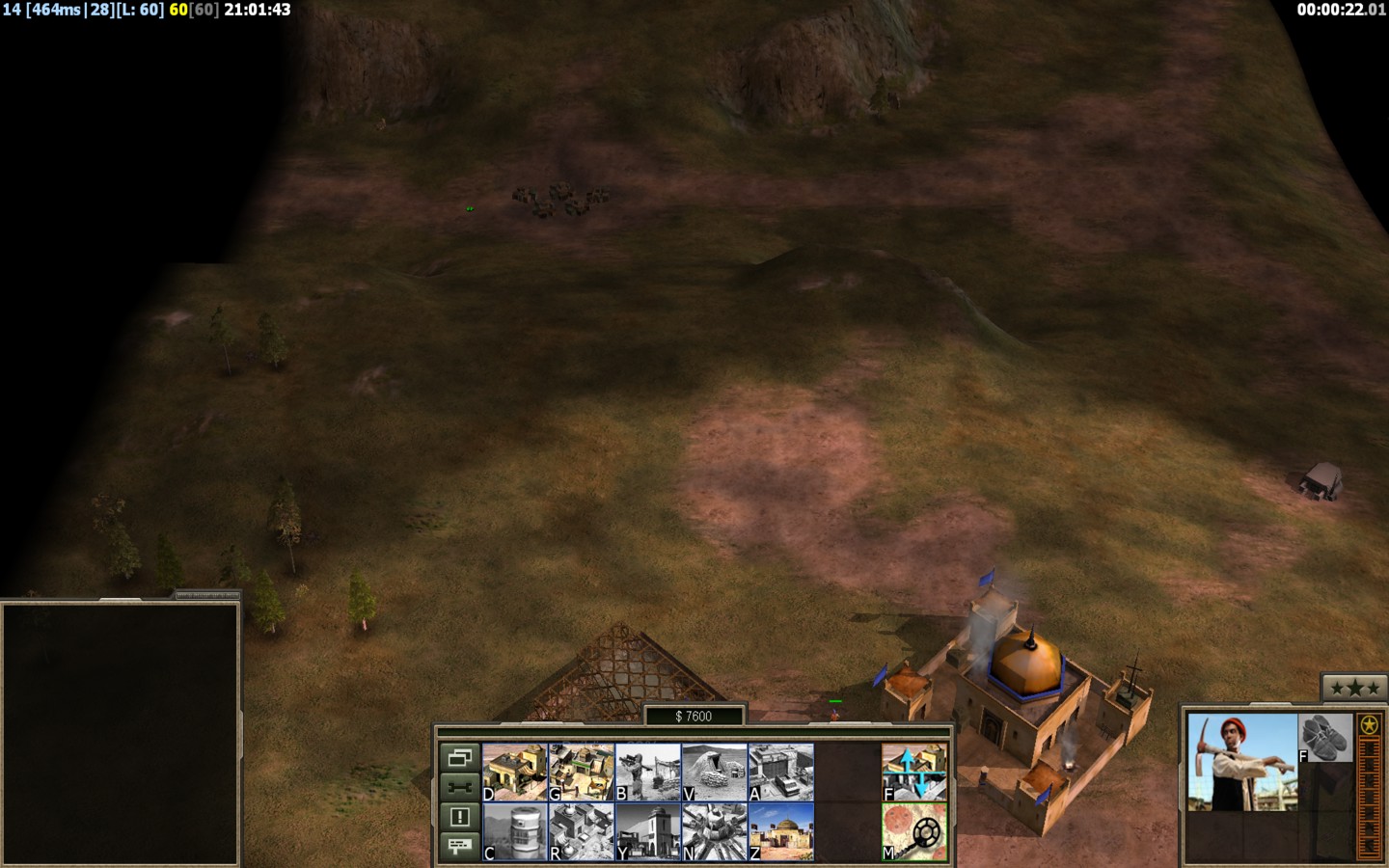The image size is (1389, 868).
Task: Click on the radar minimap panel
Action: pos(121,733)
